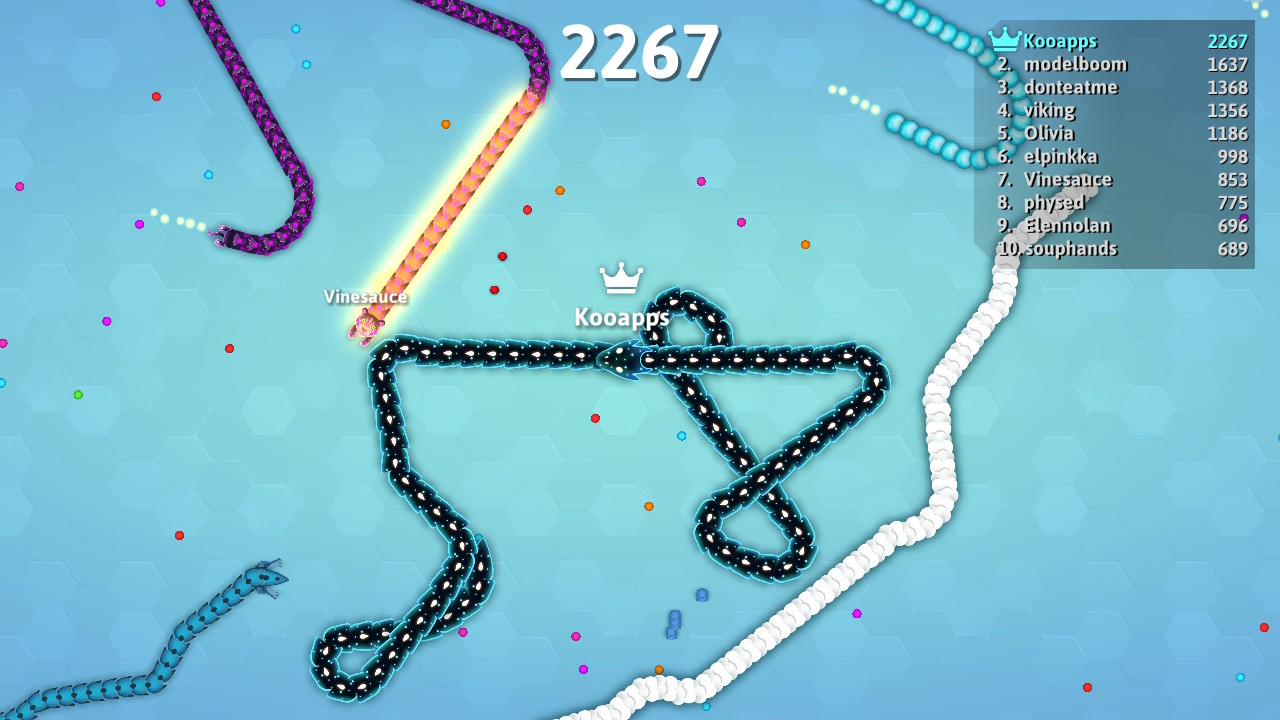
Task: Click the Kooapps name label above your snake
Action: [621, 318]
